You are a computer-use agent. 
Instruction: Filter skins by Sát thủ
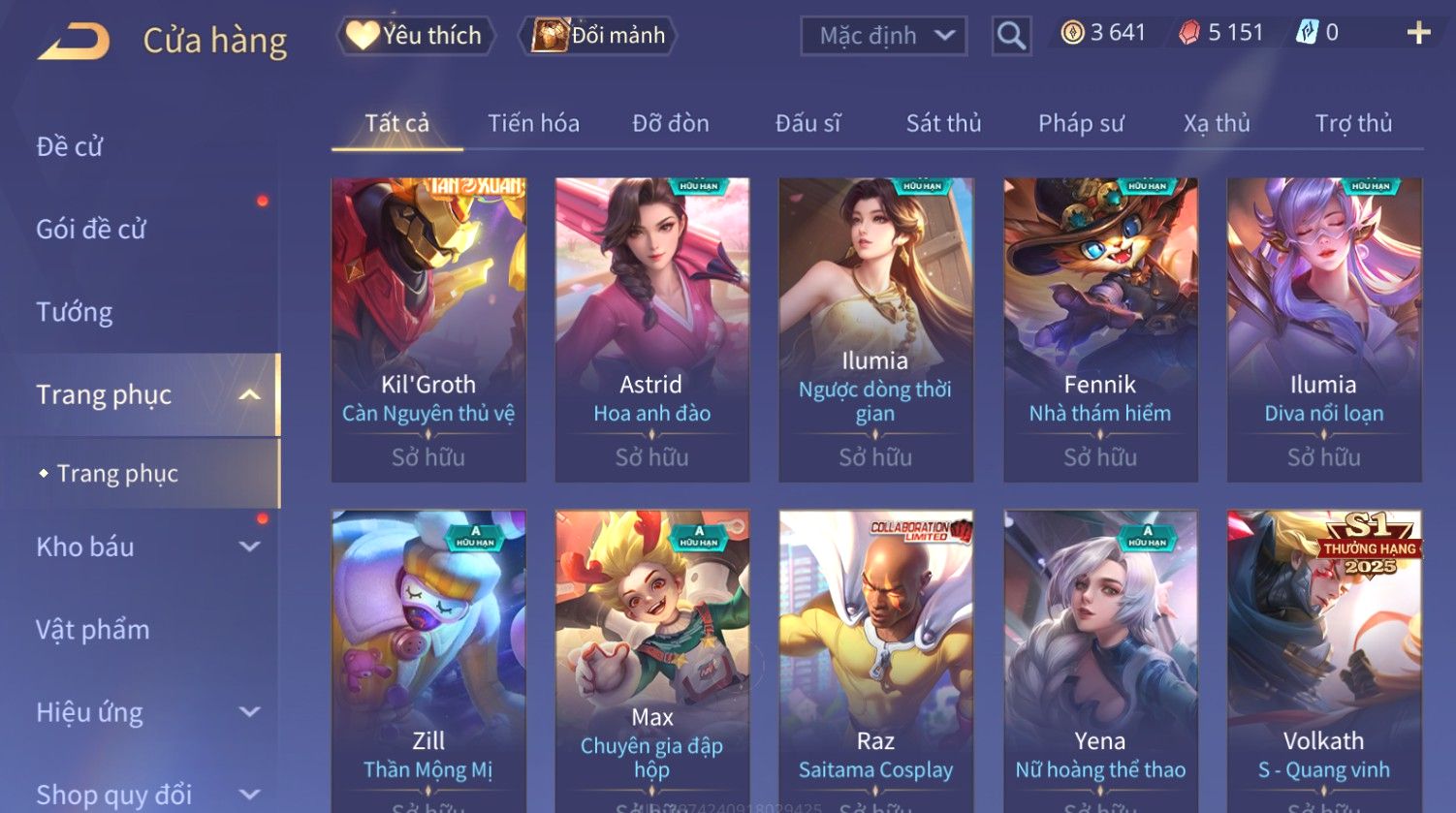click(x=943, y=123)
